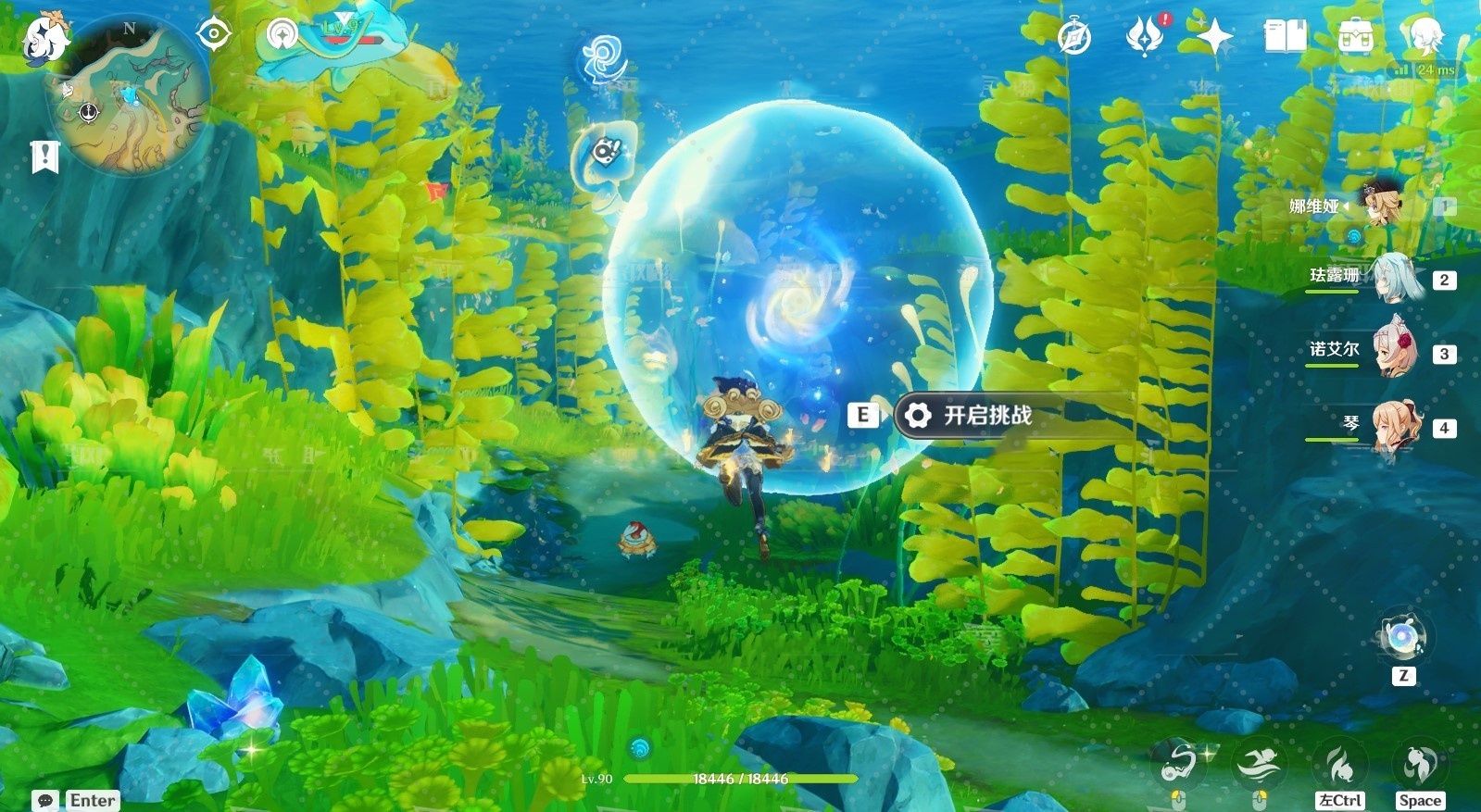Viewport: 1481px width, 812px height.
Task: Use the round gadget above the Z label
Action: tap(1402, 636)
